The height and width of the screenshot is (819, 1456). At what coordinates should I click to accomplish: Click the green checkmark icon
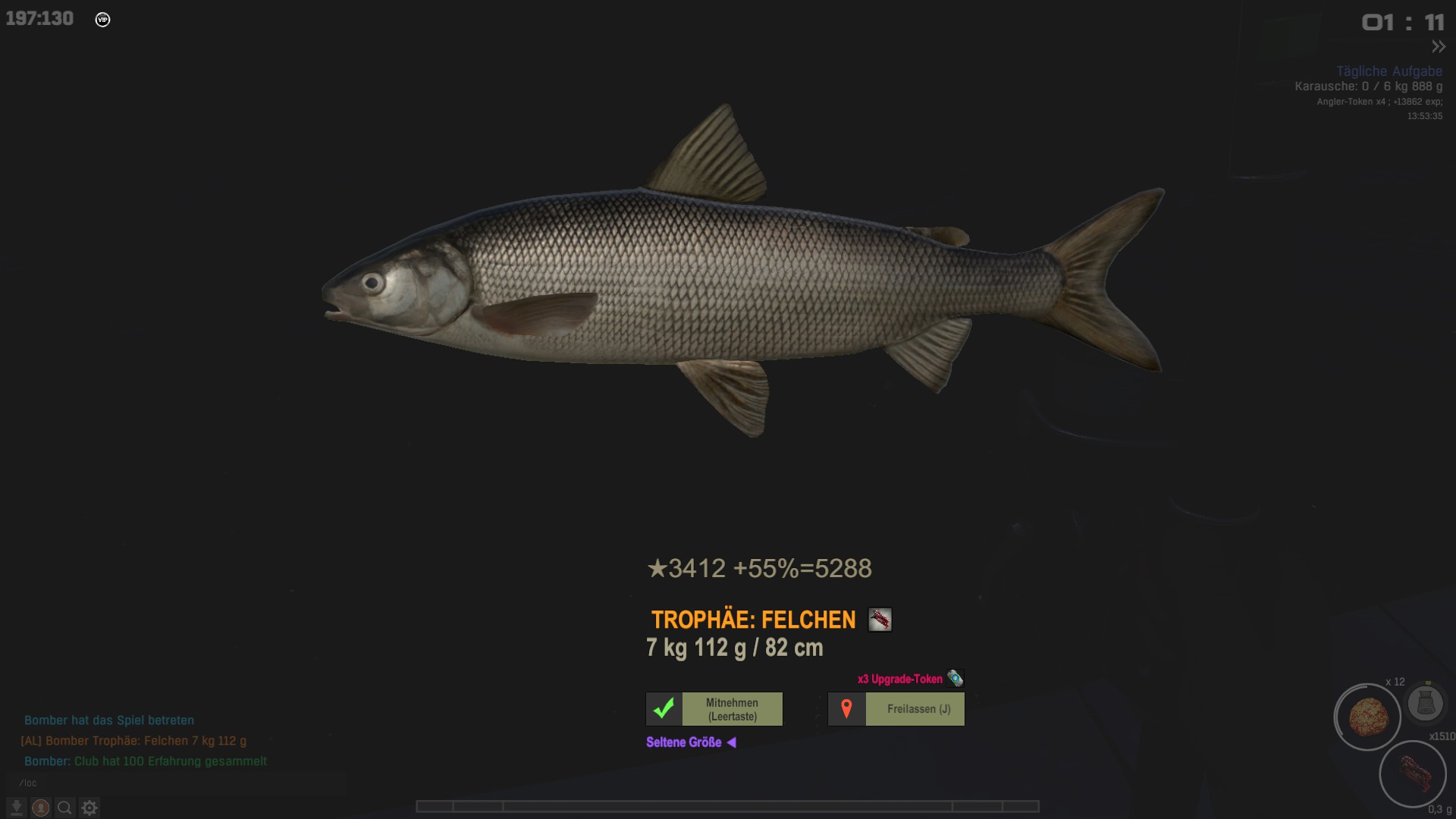pyautogui.click(x=664, y=709)
